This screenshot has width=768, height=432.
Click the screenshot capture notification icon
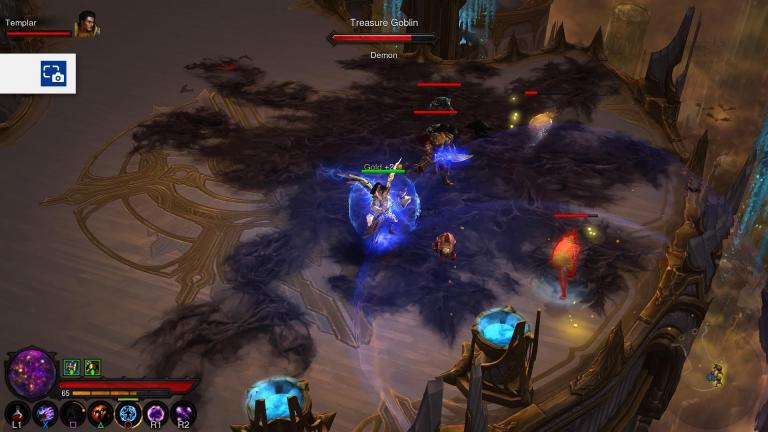tap(53, 74)
